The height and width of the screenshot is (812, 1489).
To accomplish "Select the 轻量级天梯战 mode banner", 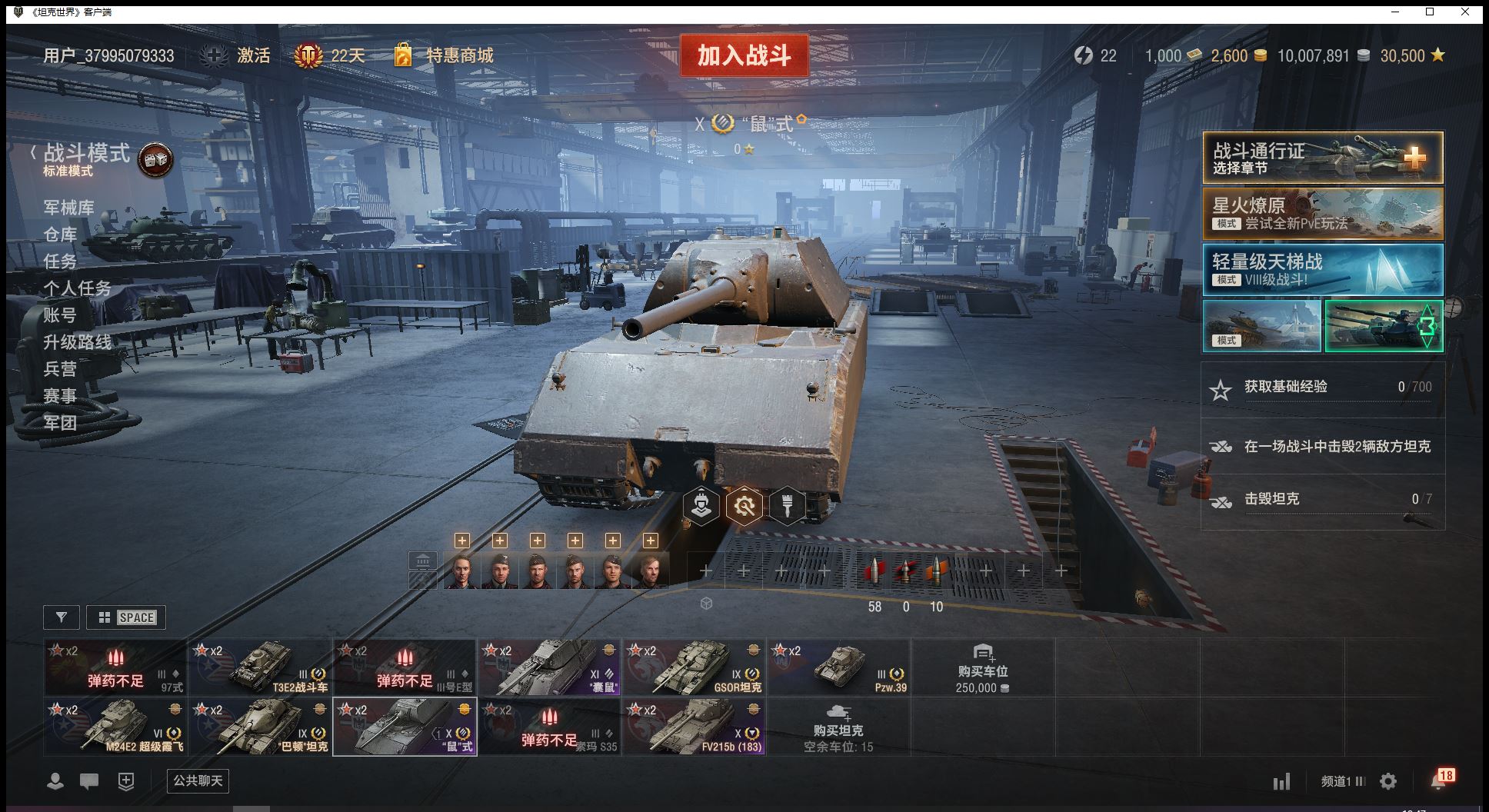I will (x=1322, y=270).
